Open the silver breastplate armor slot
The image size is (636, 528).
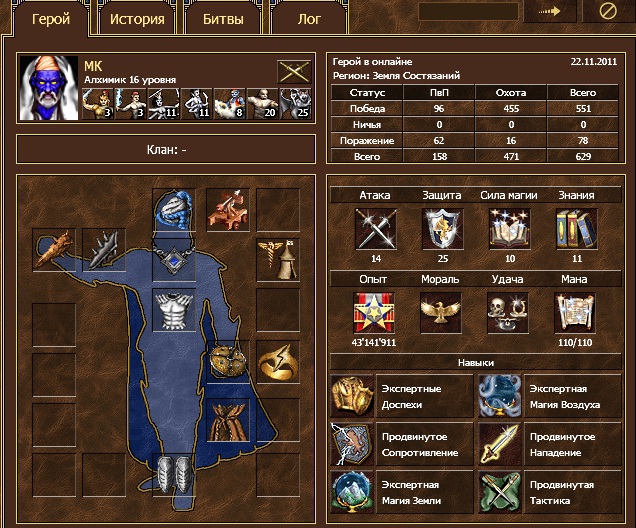174,310
